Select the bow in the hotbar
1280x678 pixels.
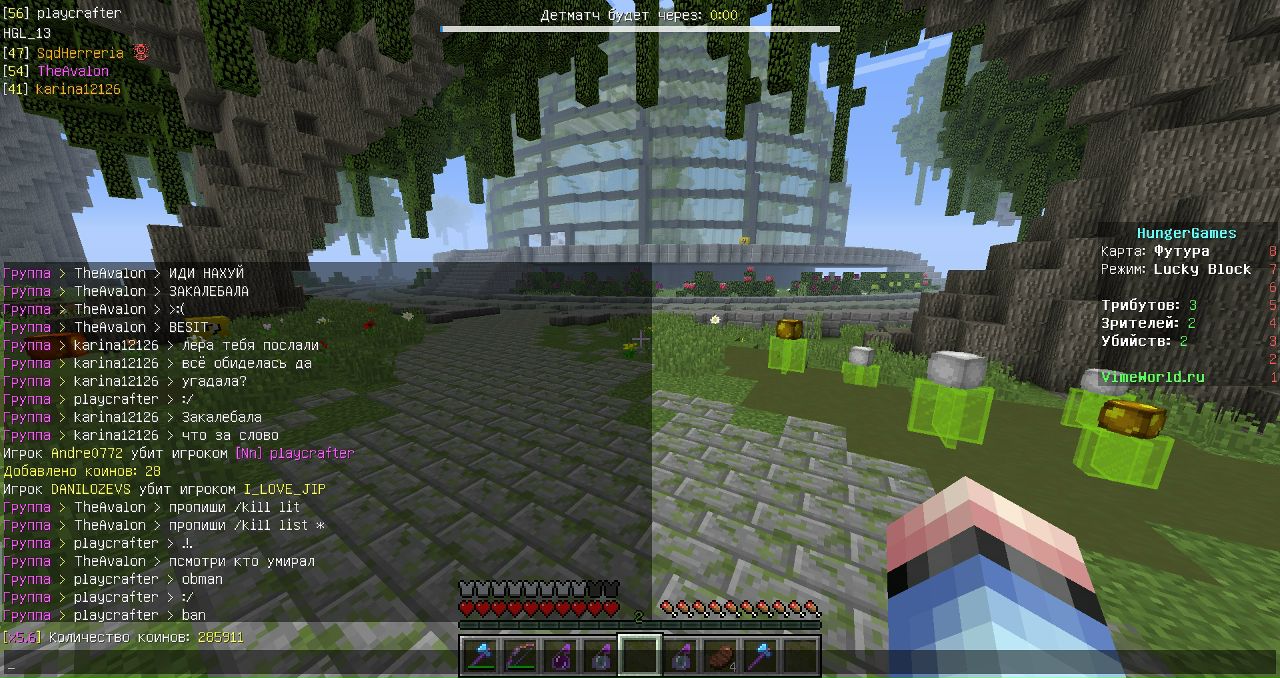pos(520,656)
